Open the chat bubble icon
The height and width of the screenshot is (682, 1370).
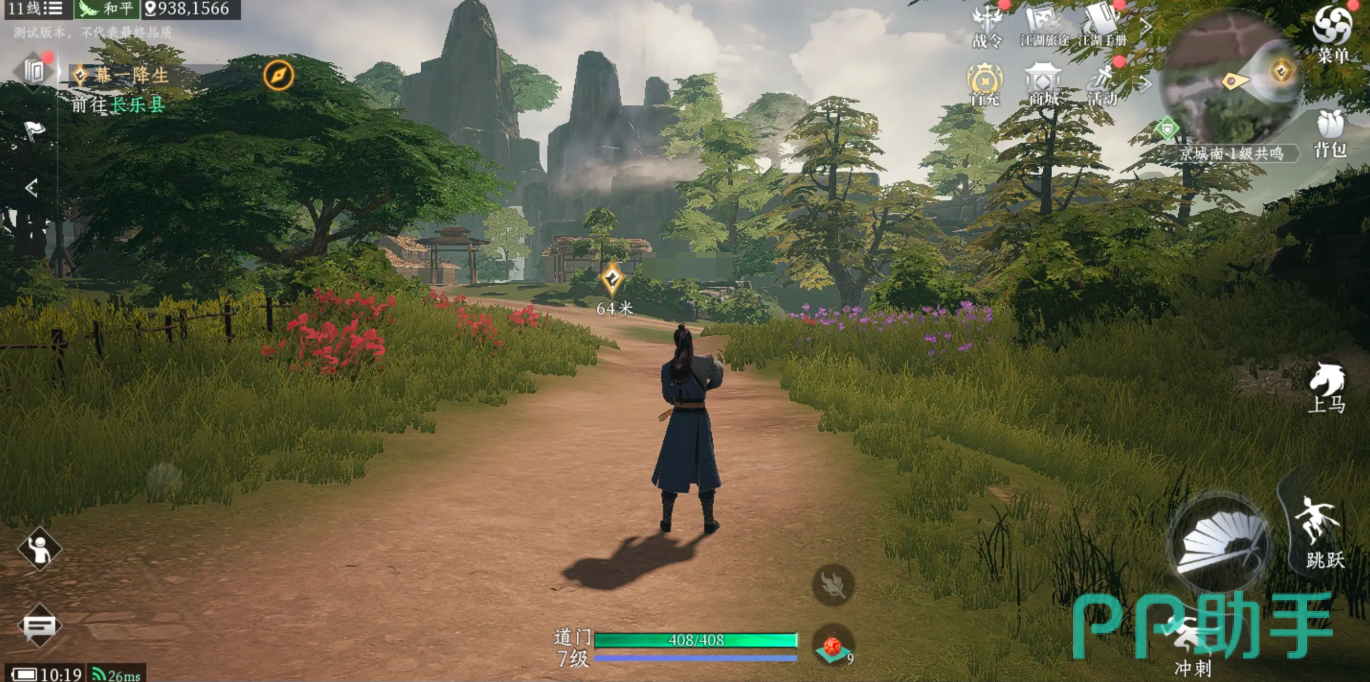[x=39, y=627]
